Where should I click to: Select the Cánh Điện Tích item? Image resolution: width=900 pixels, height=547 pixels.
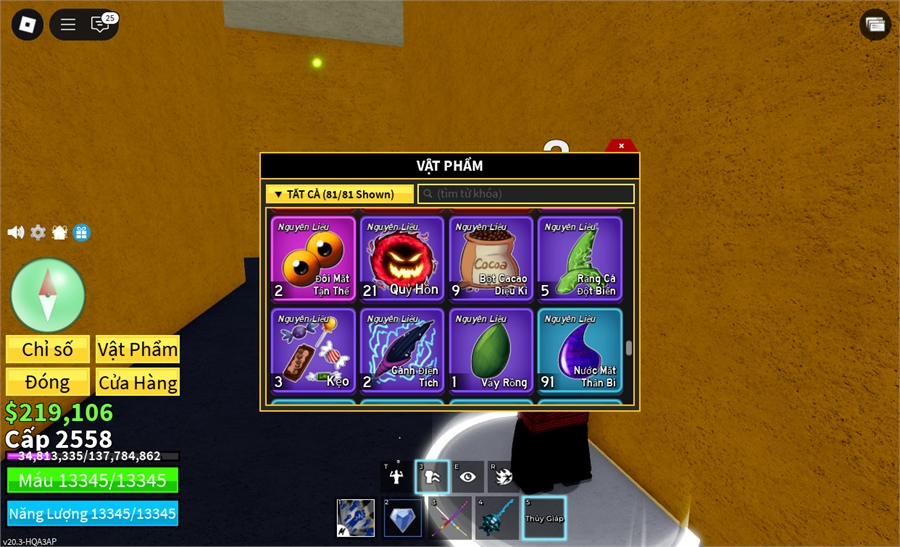tap(402, 350)
